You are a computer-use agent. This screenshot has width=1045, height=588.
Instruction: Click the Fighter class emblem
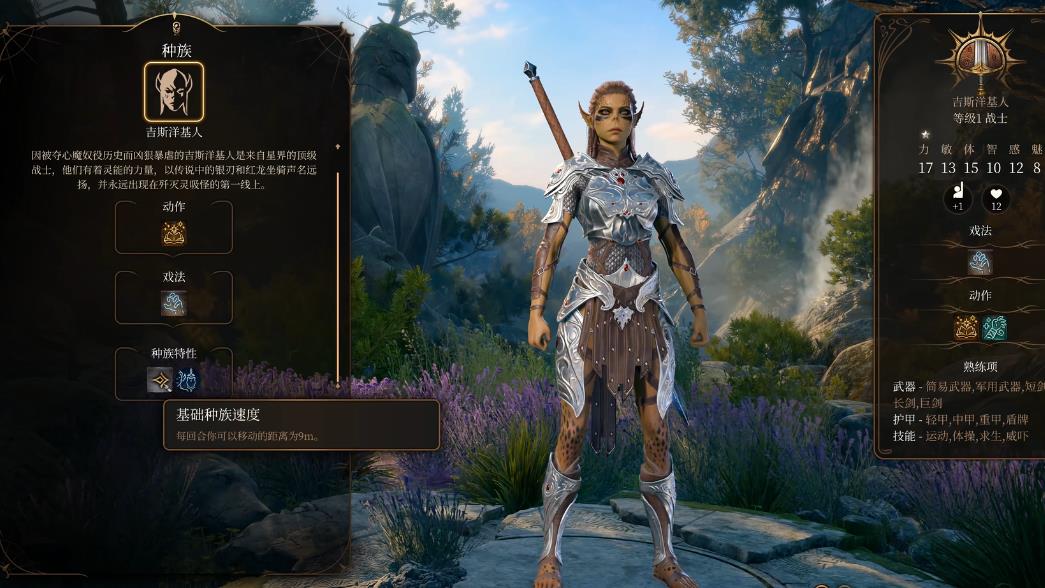(x=979, y=57)
